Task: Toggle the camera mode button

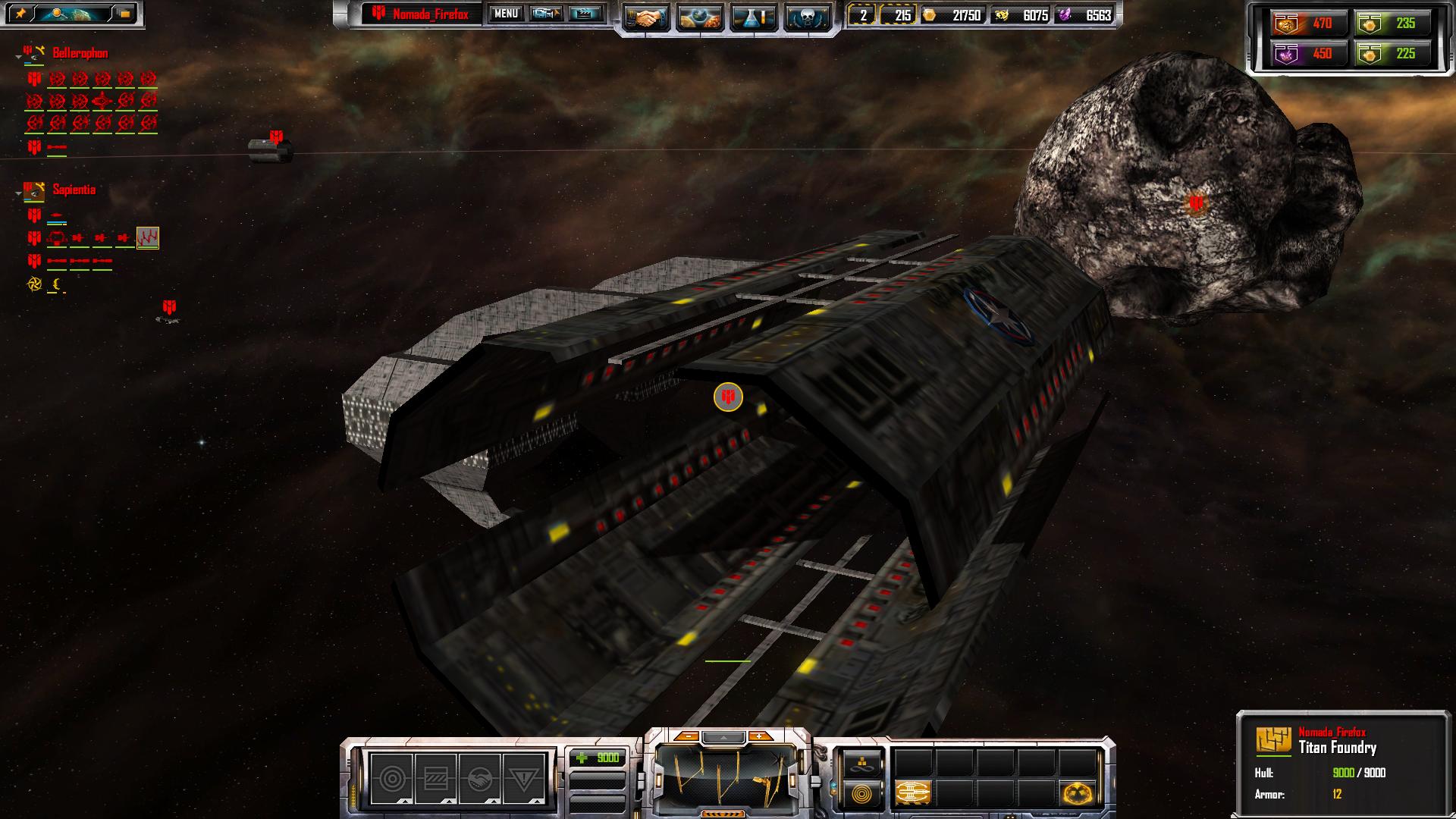Action: coord(546,14)
